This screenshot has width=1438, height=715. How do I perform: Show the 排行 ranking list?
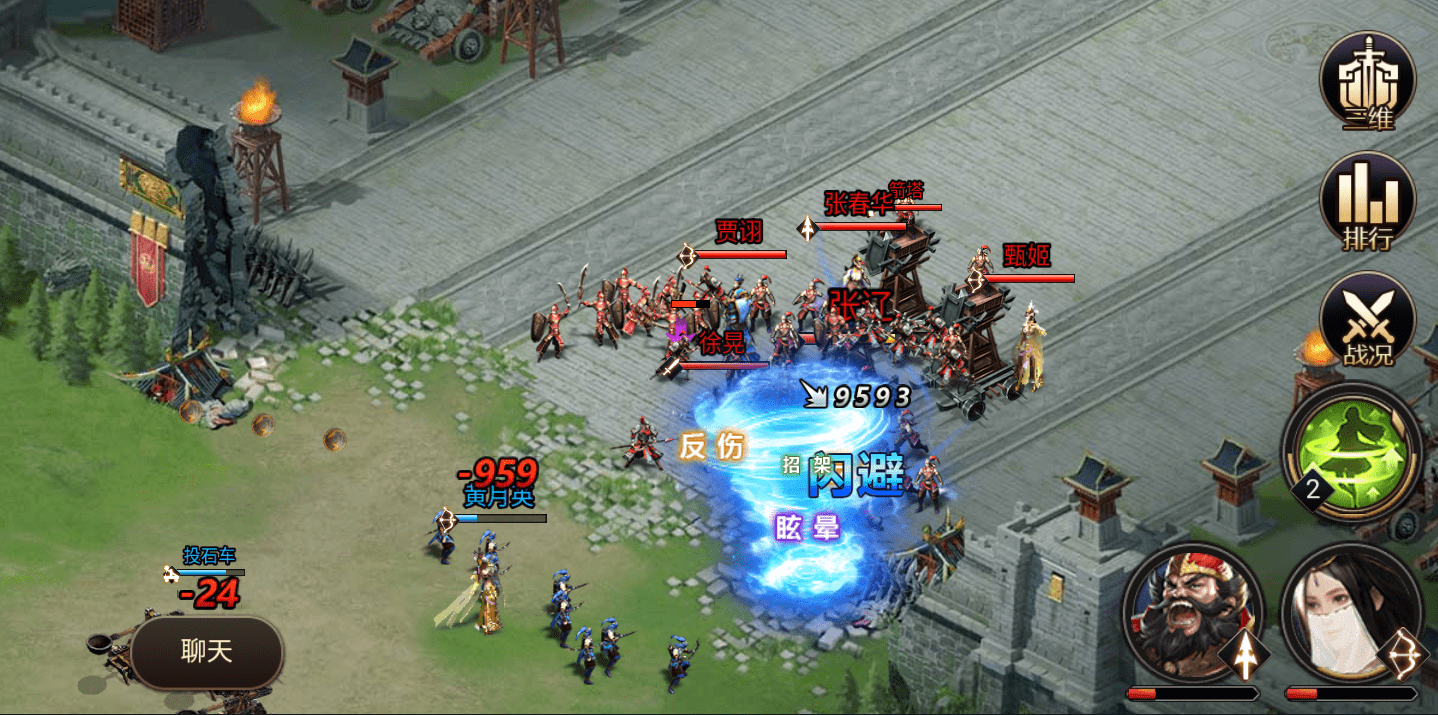pyautogui.click(x=1367, y=201)
